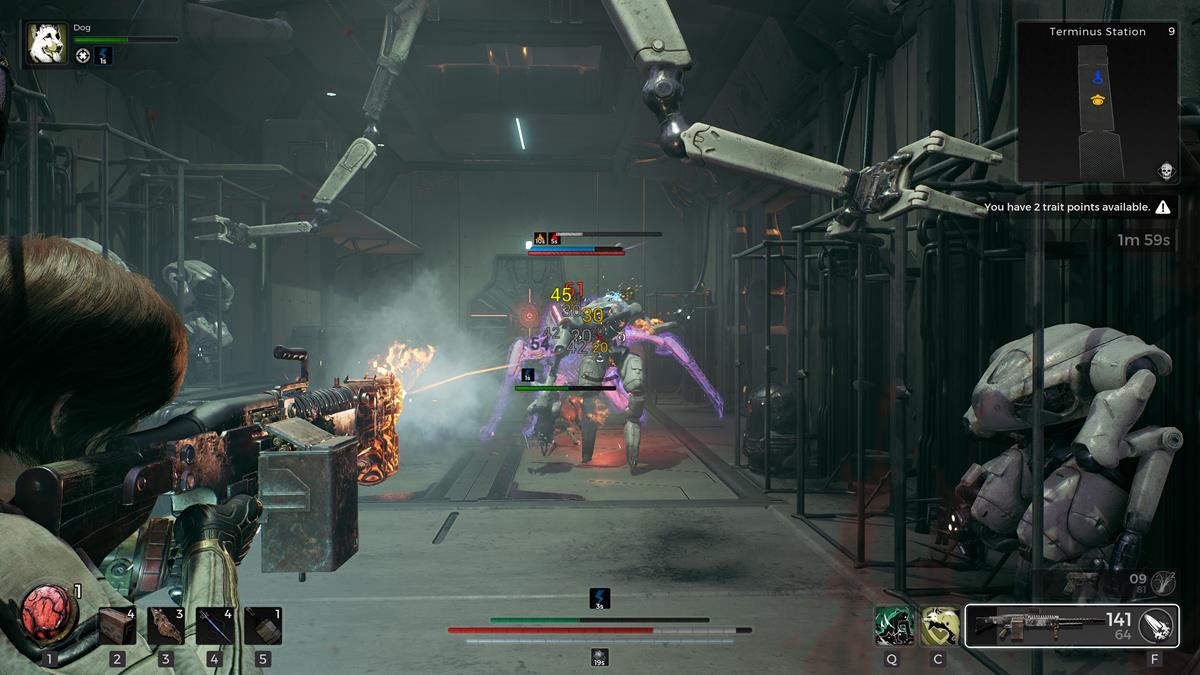Select the lightning bolt buff above health bar
The image size is (1200, 675).
pos(600,598)
